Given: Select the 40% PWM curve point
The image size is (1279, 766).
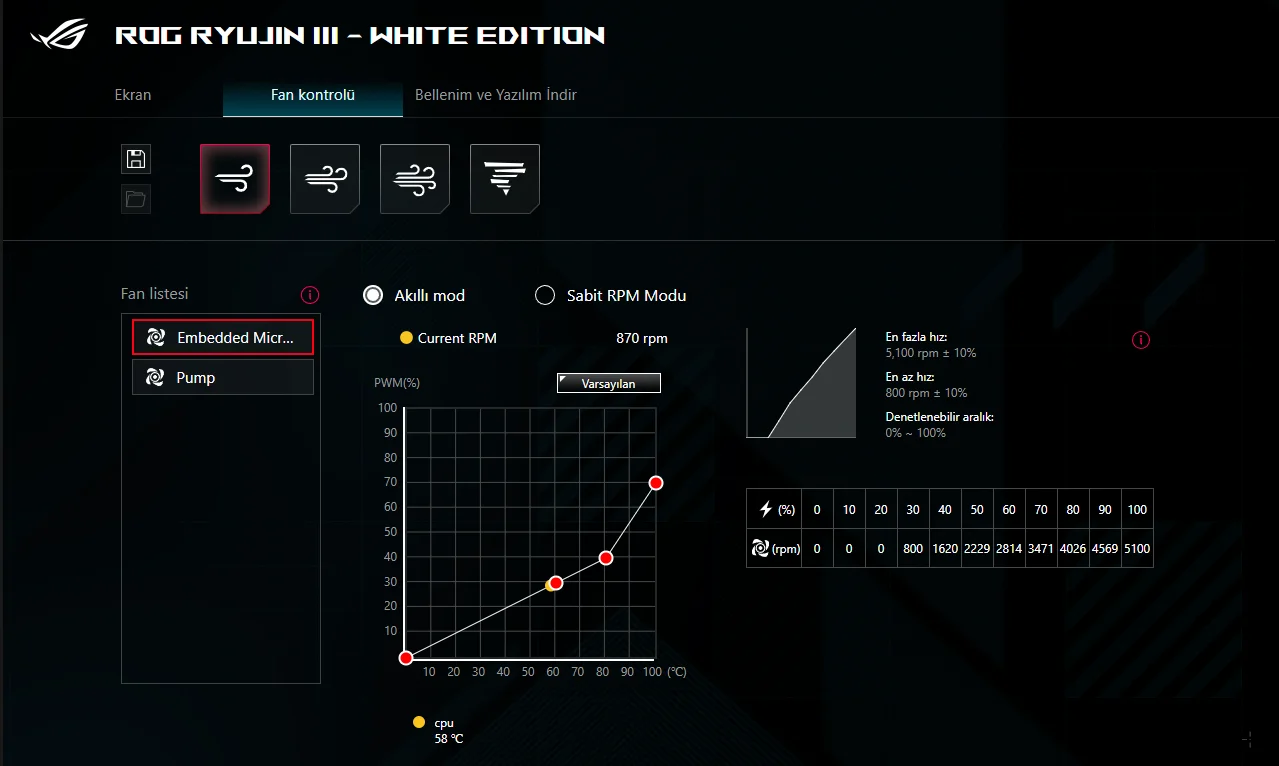Looking at the screenshot, I should pos(606,558).
